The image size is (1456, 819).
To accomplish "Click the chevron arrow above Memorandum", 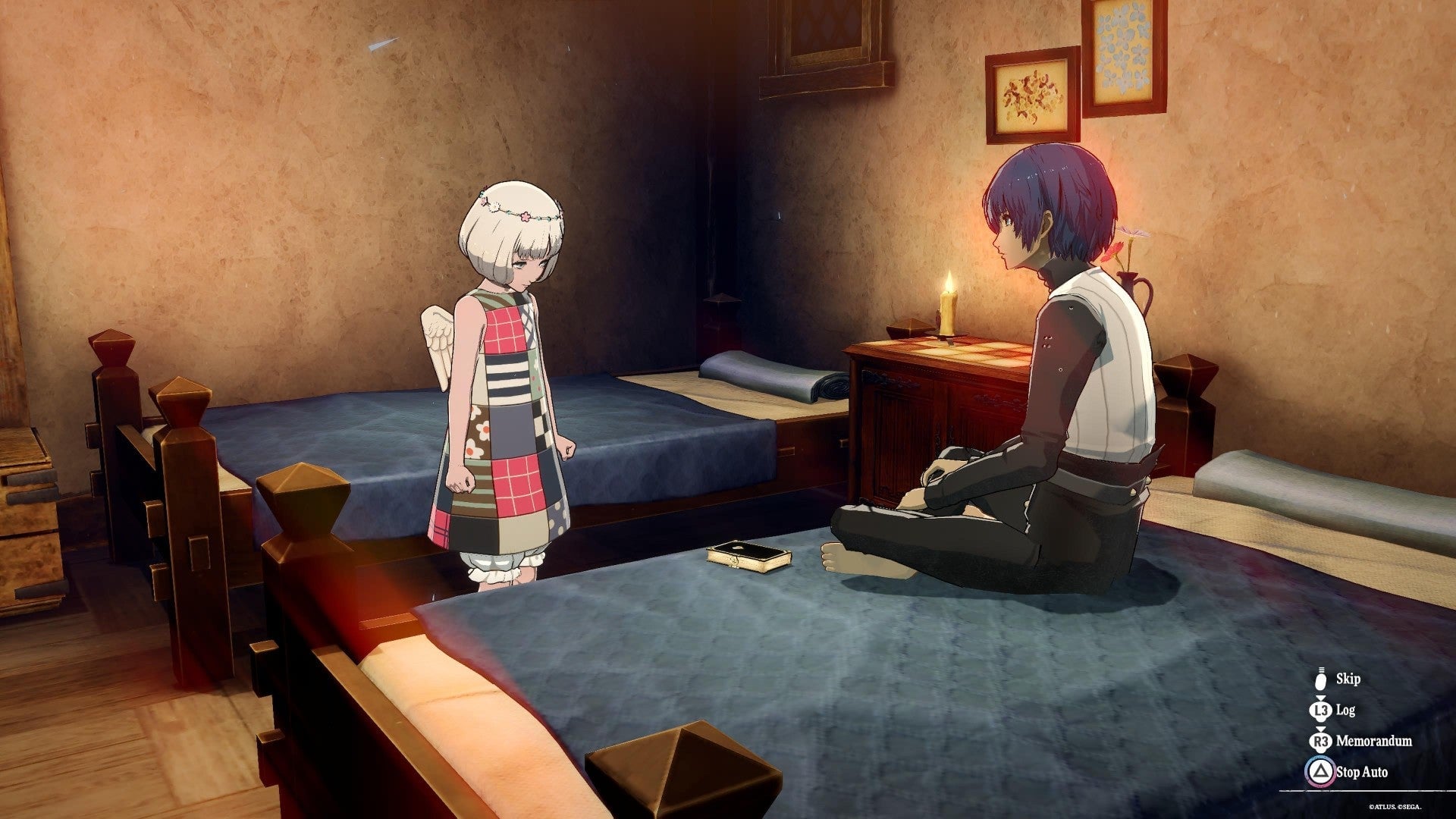I will [x=1321, y=728].
